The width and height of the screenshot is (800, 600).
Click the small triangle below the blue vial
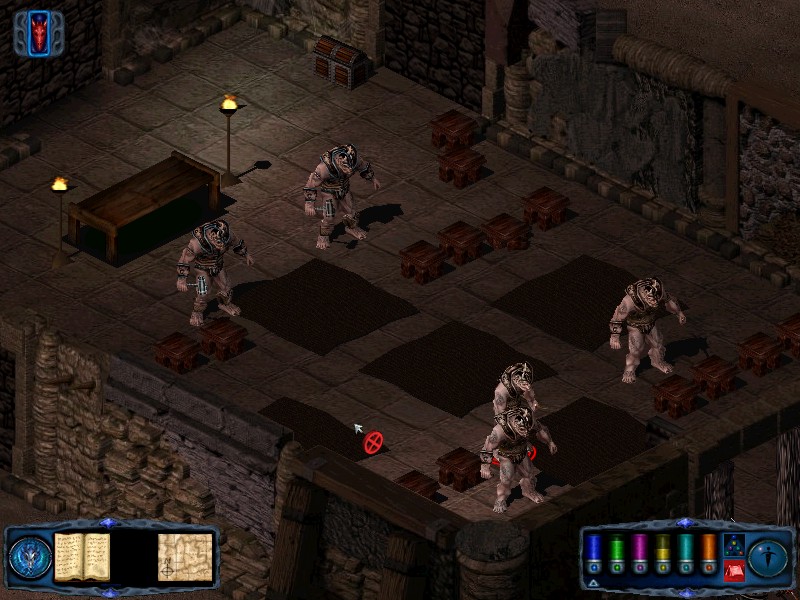click(593, 581)
